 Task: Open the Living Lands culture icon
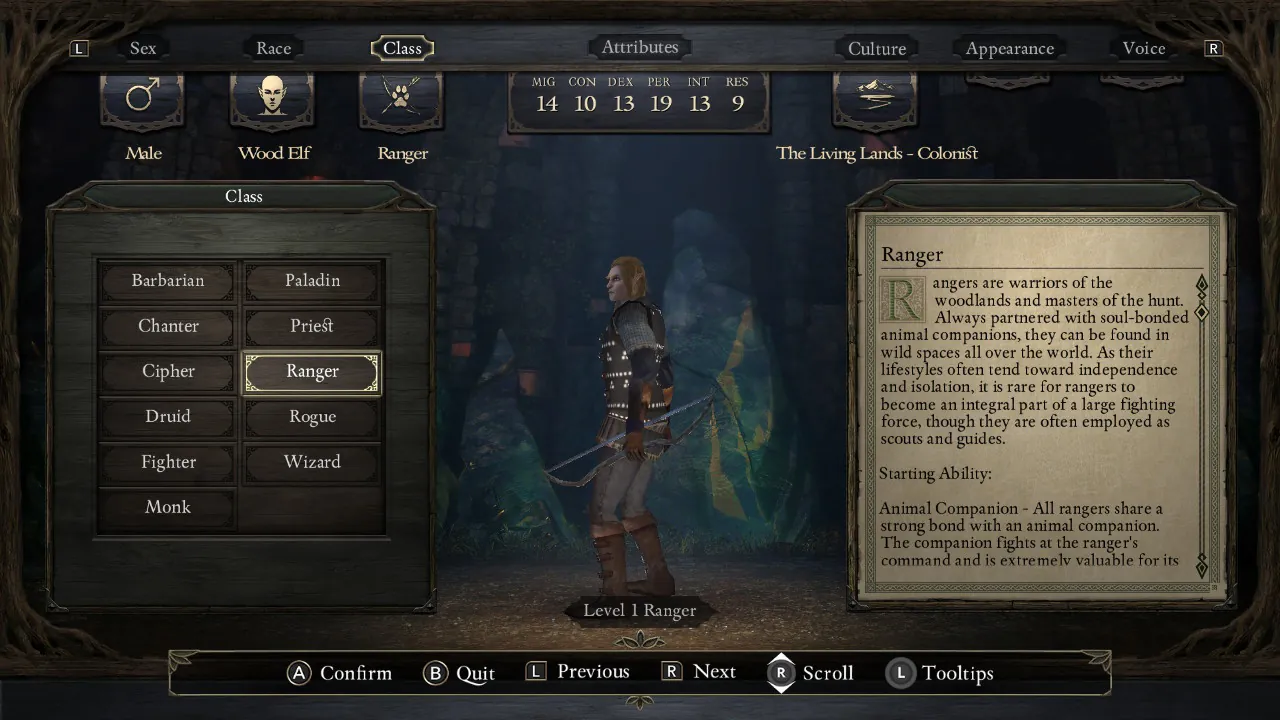click(875, 98)
